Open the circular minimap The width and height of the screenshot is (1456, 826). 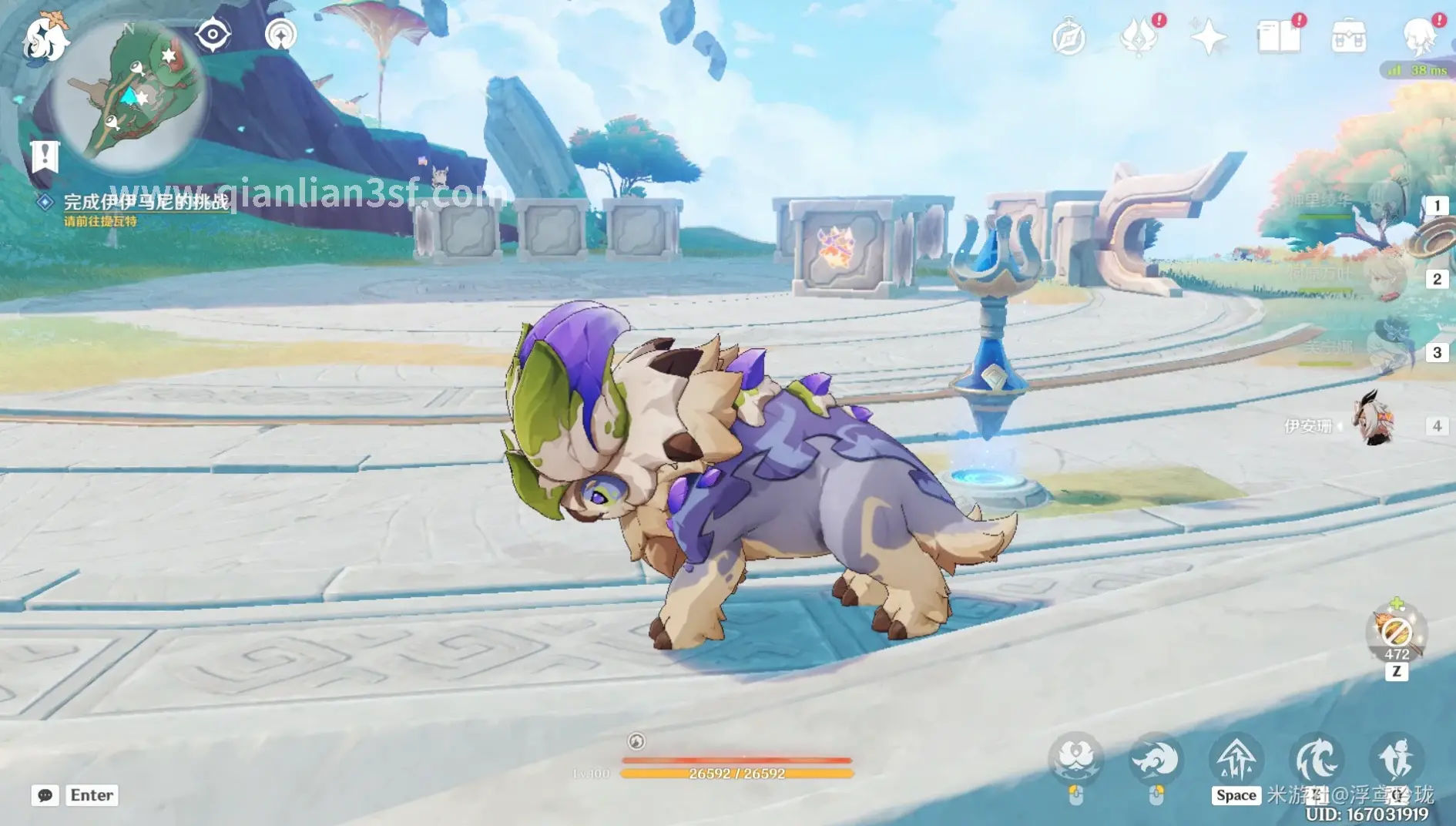tap(129, 94)
